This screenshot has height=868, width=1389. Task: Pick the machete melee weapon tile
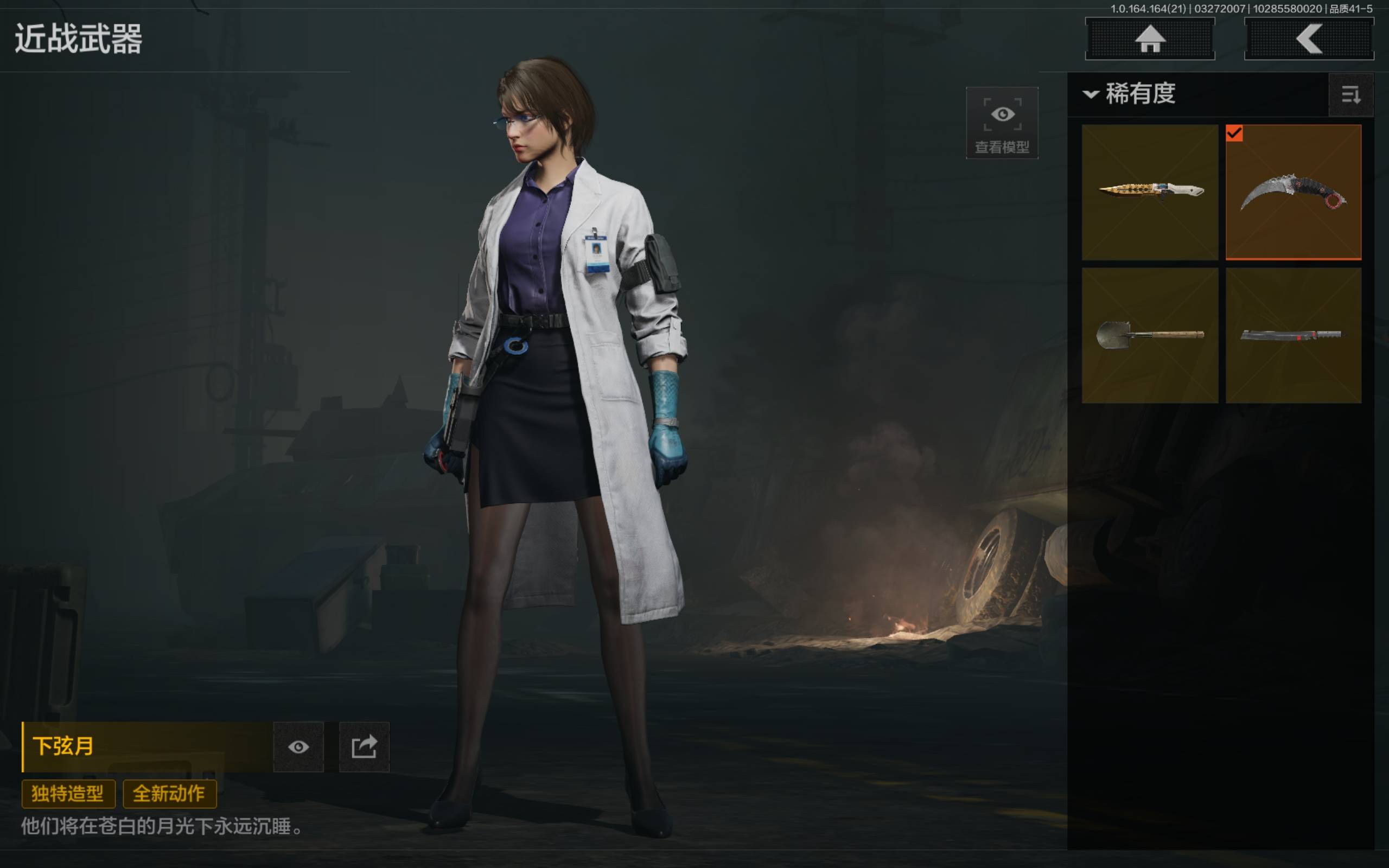(1293, 335)
